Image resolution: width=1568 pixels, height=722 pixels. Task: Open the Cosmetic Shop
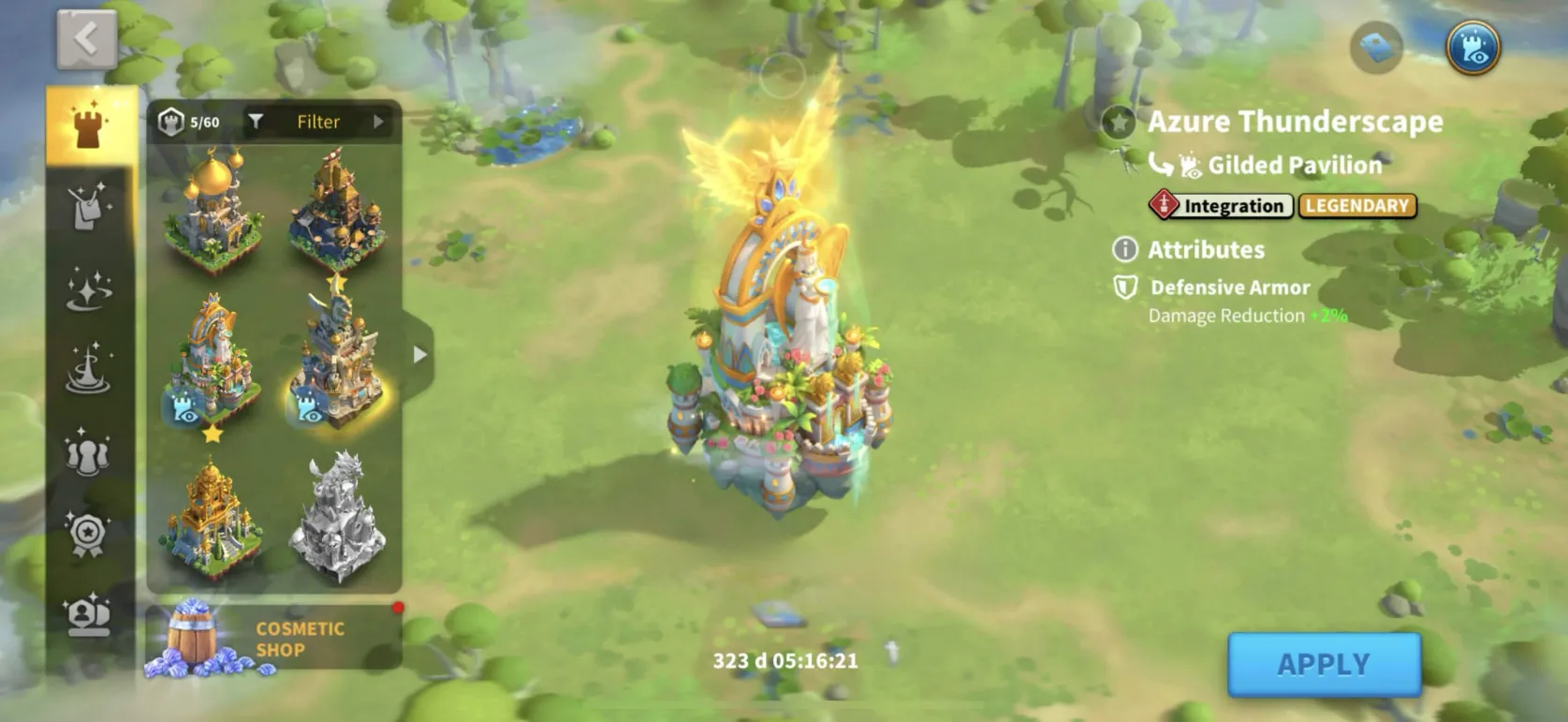click(273, 640)
